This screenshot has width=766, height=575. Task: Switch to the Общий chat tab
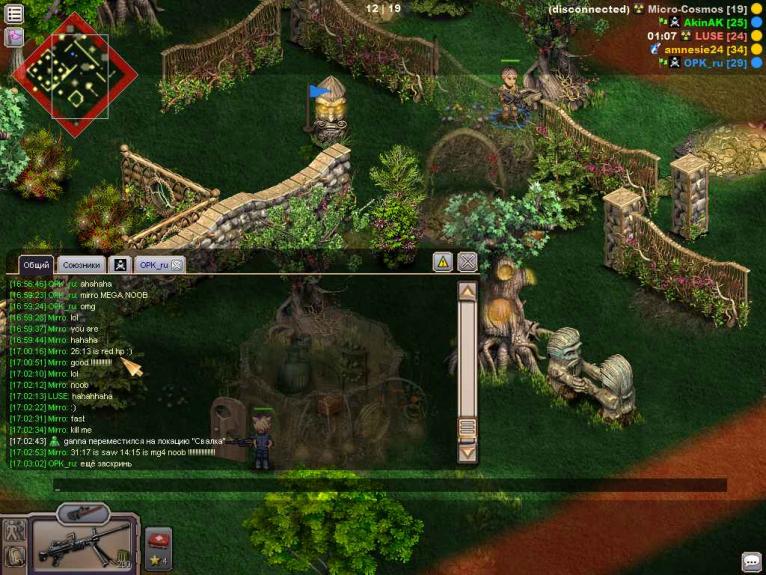coord(36,264)
